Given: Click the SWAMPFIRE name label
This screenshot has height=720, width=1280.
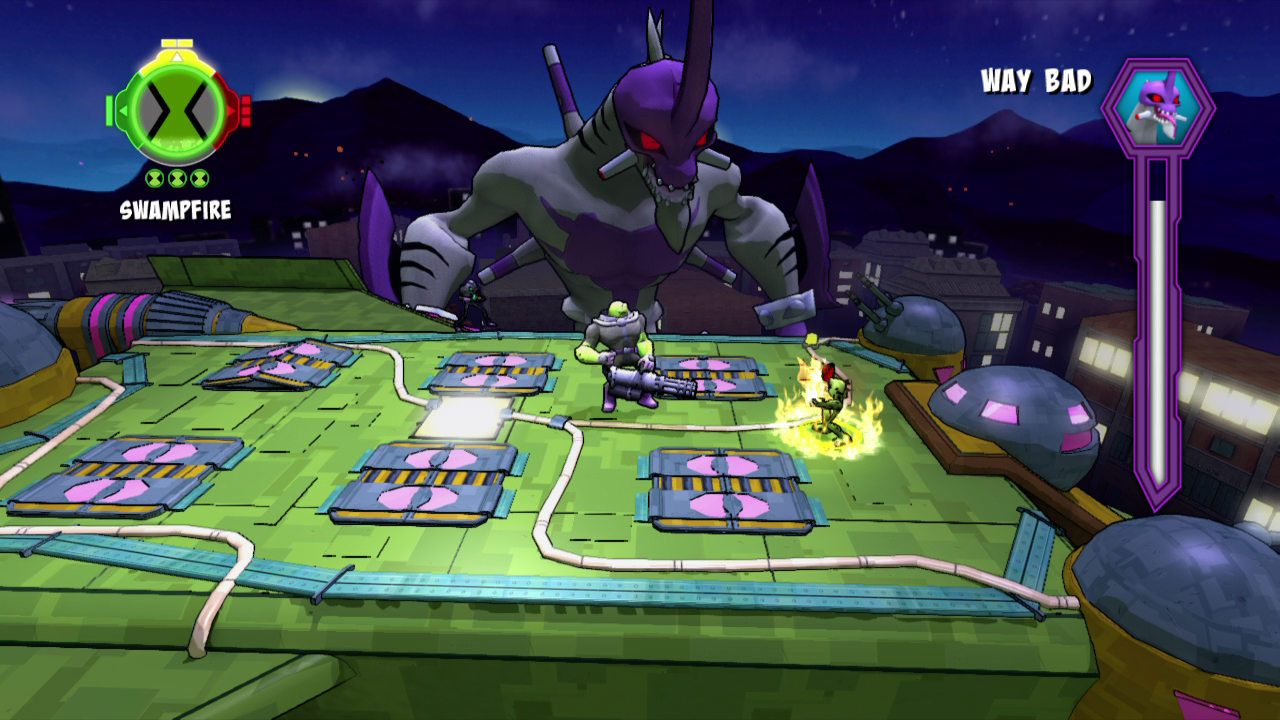Looking at the screenshot, I should point(176,209).
